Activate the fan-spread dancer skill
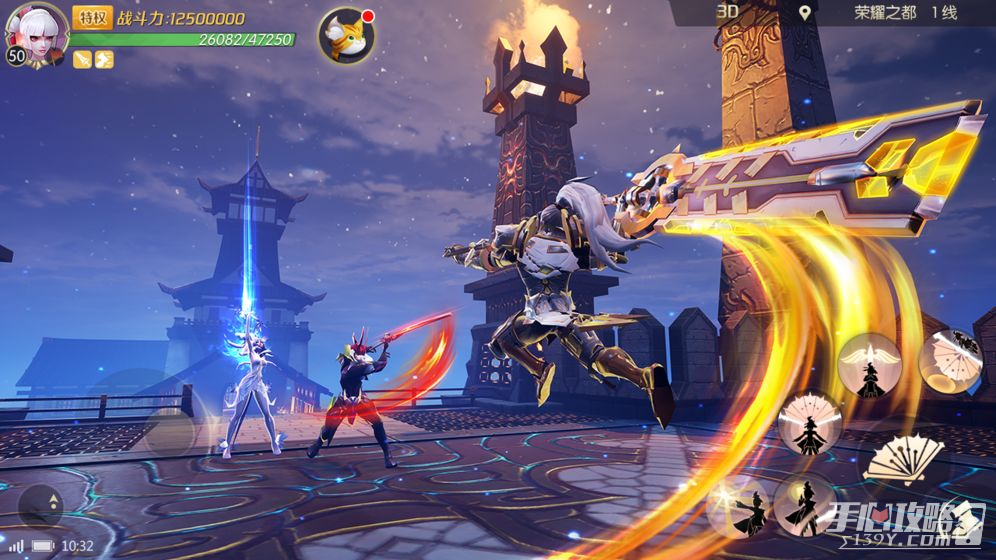Image resolution: width=996 pixels, height=560 pixels. point(808,423)
